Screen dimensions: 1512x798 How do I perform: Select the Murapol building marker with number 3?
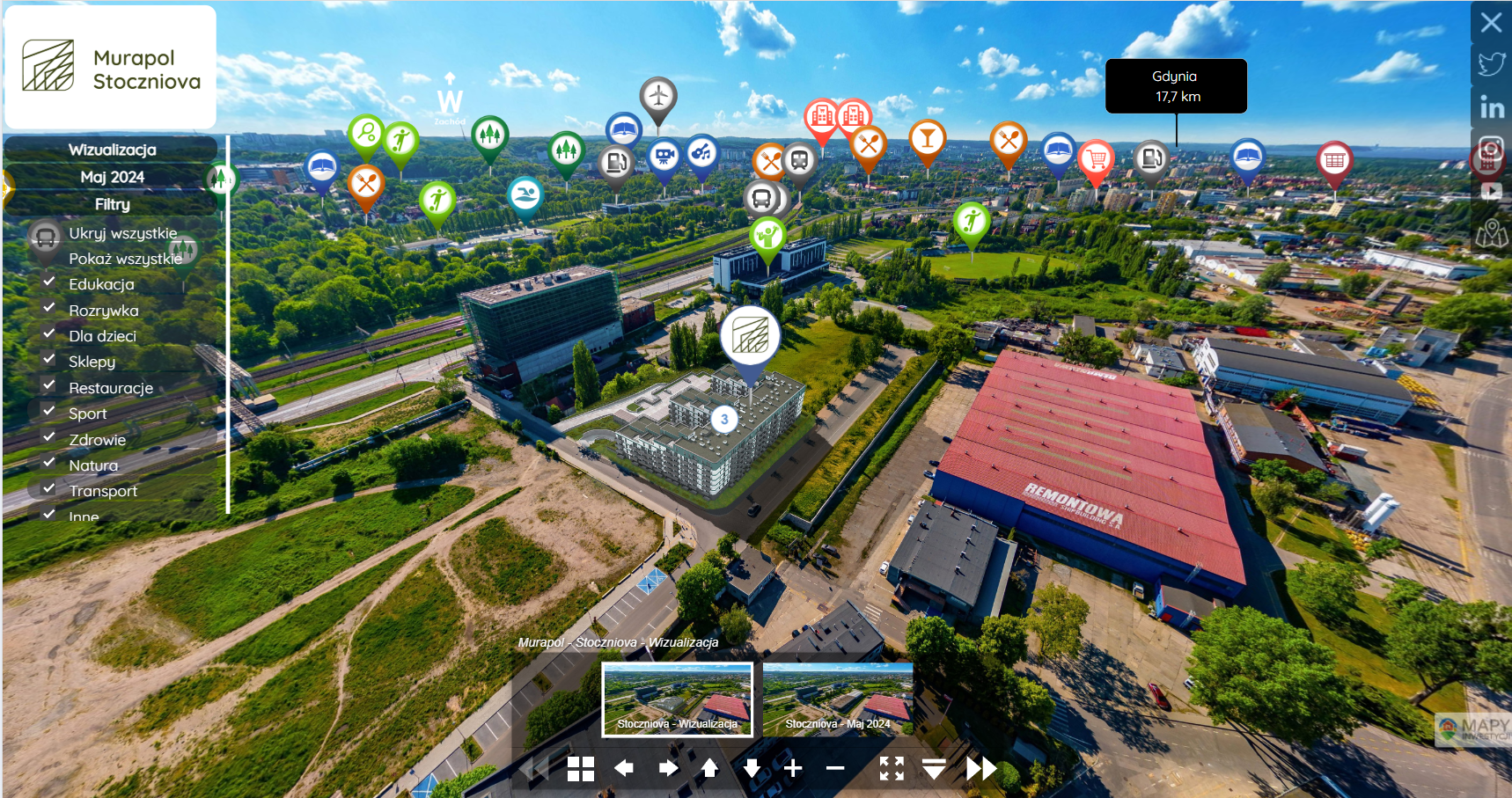click(x=724, y=419)
